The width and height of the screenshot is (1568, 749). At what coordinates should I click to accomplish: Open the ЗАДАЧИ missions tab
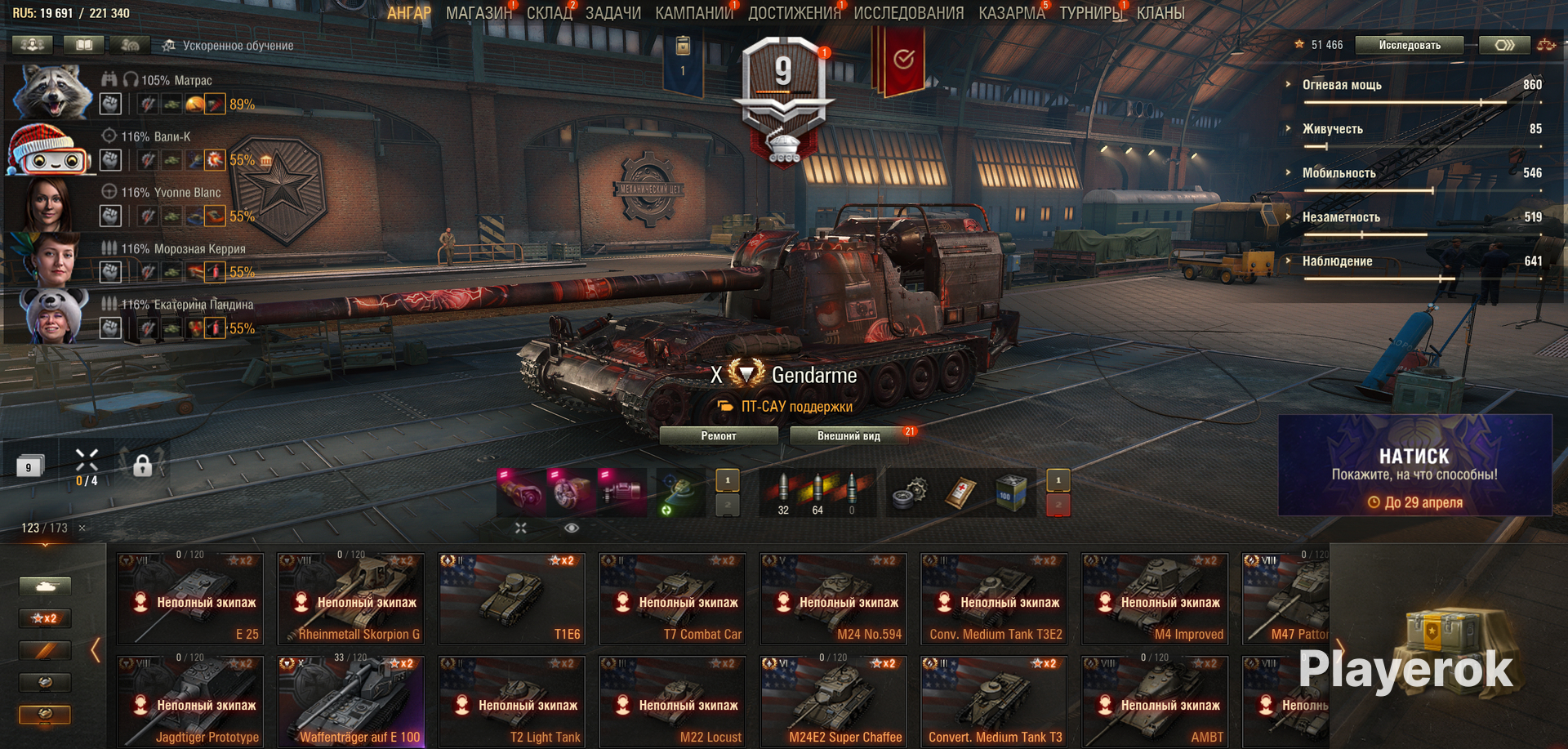pyautogui.click(x=612, y=13)
